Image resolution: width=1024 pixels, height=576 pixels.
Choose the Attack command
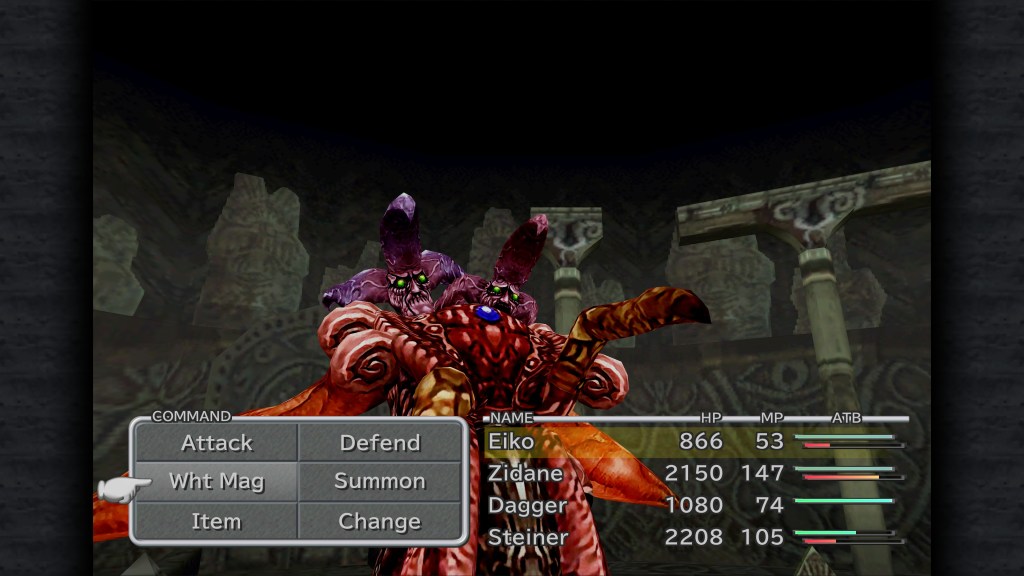tap(216, 443)
